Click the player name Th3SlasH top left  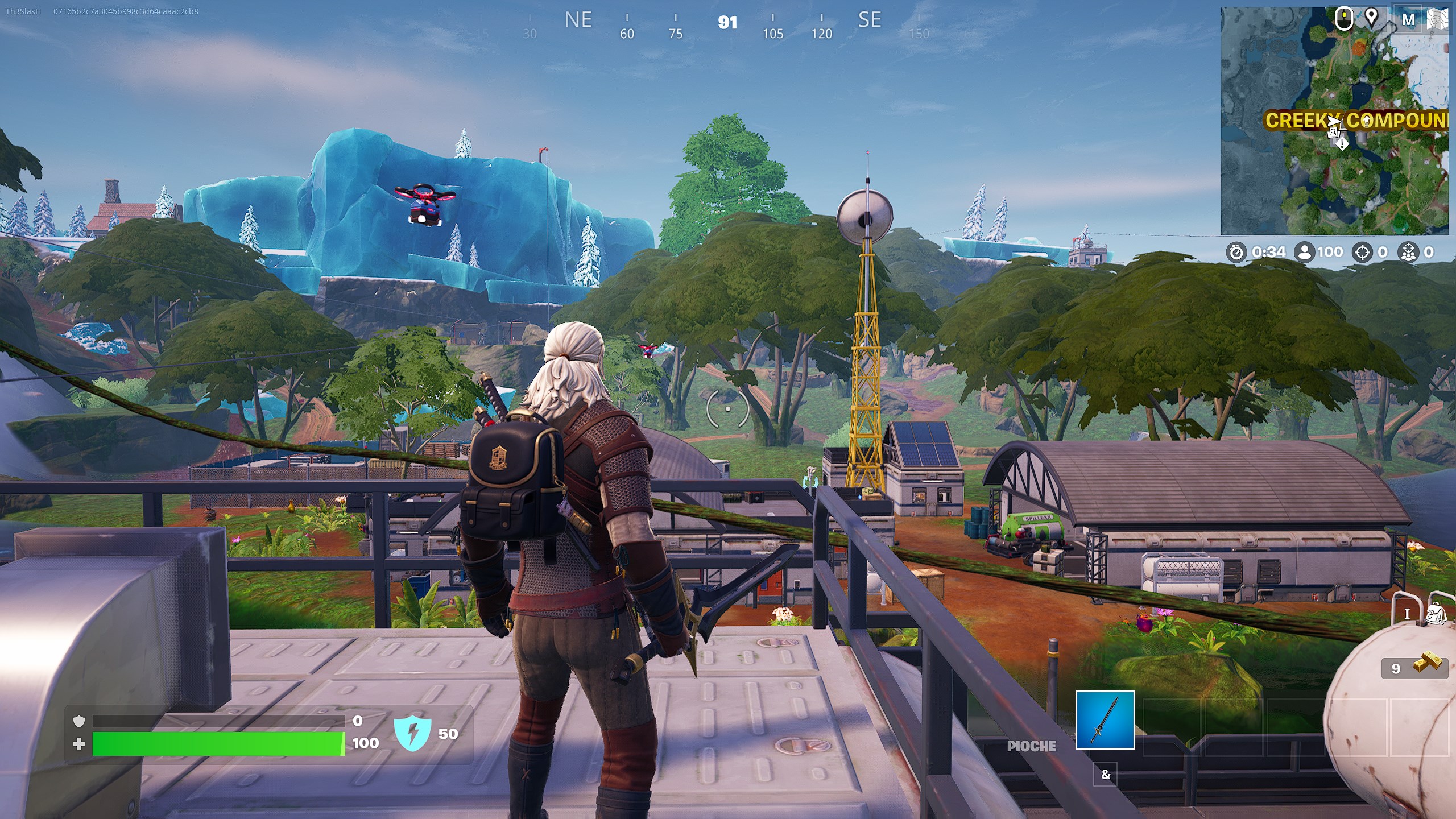[x=23, y=11]
